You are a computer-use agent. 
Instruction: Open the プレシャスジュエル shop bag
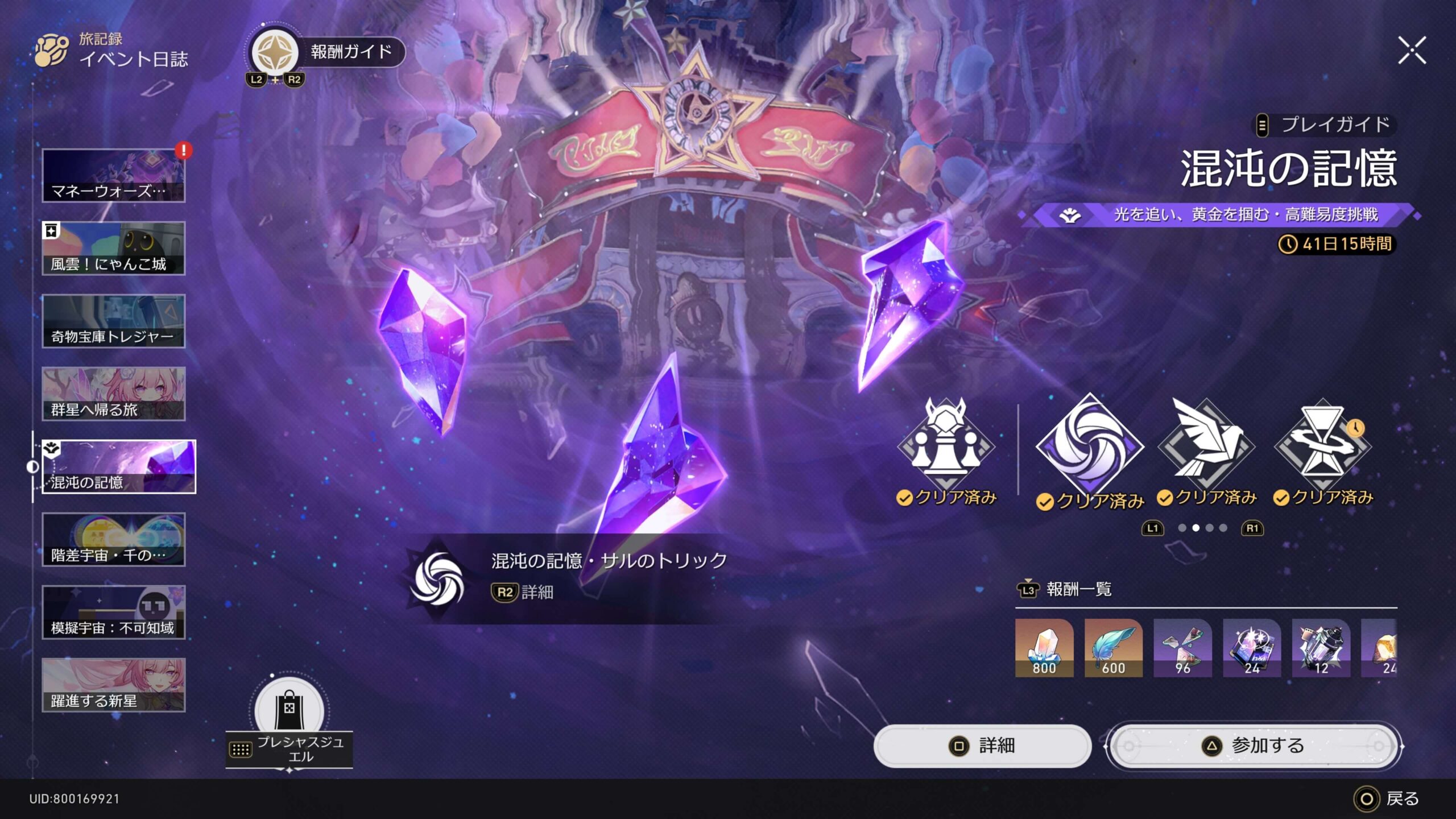tap(289, 711)
